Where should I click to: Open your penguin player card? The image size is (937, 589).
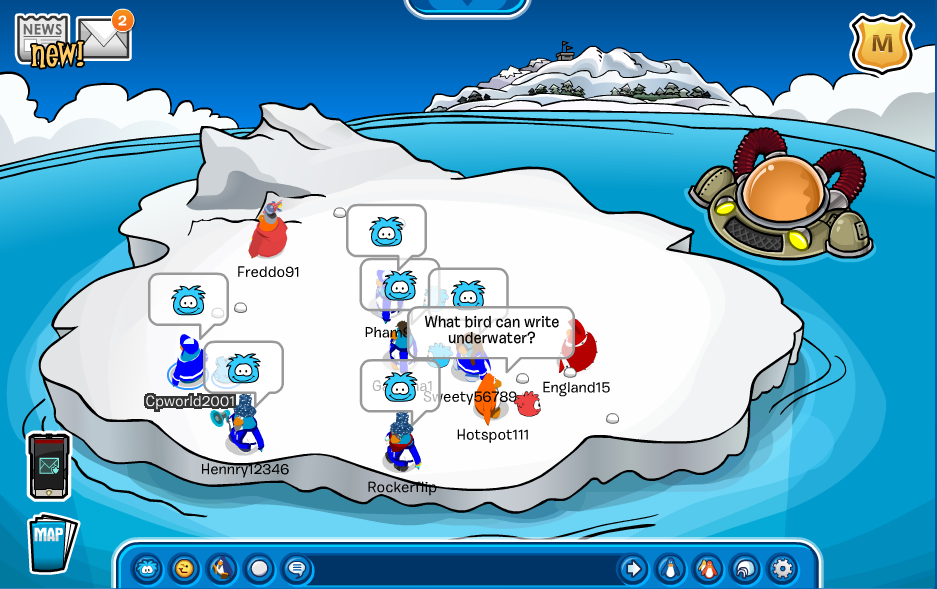[670, 569]
